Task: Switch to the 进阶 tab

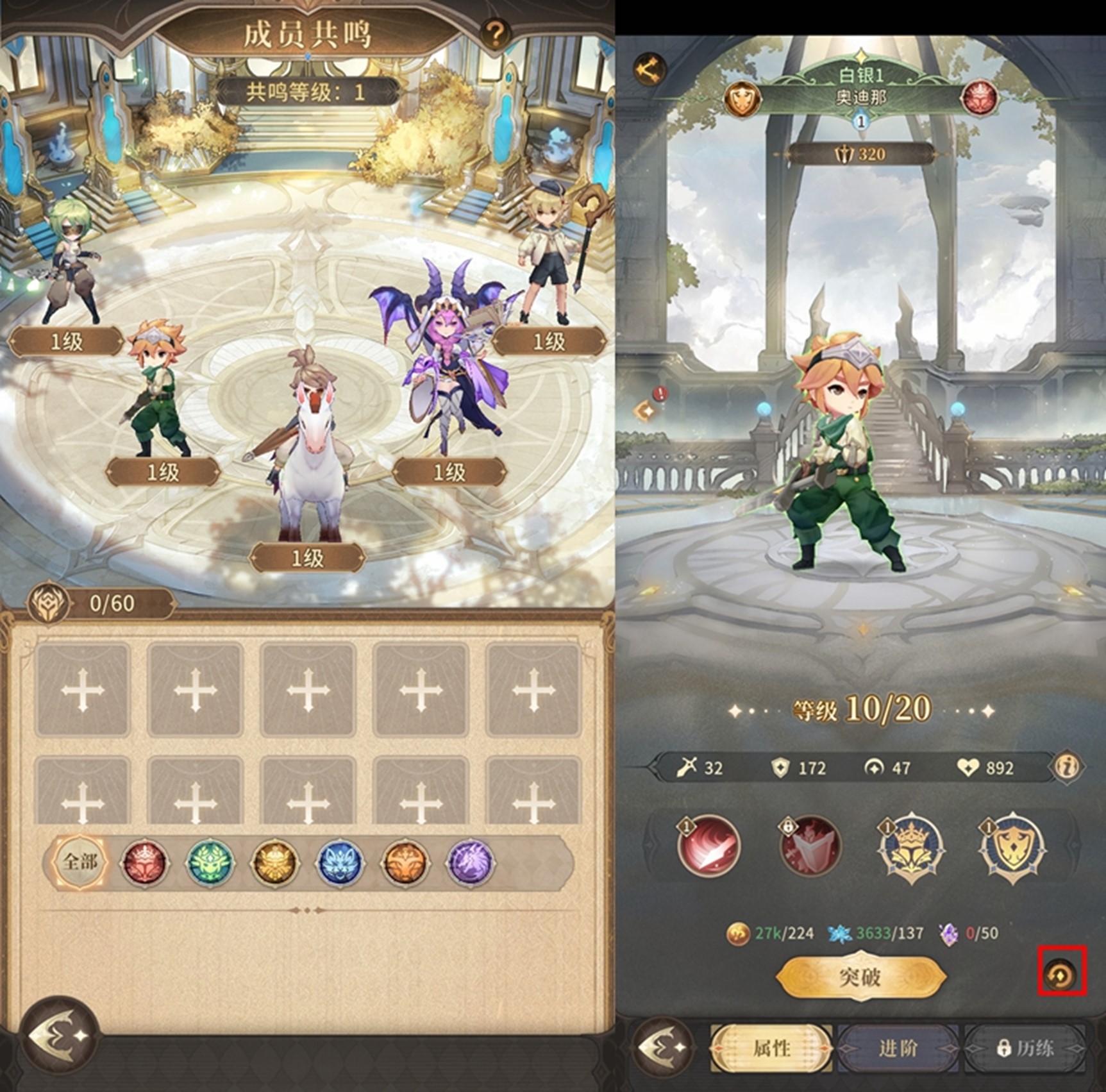Action: pyautogui.click(x=898, y=1048)
